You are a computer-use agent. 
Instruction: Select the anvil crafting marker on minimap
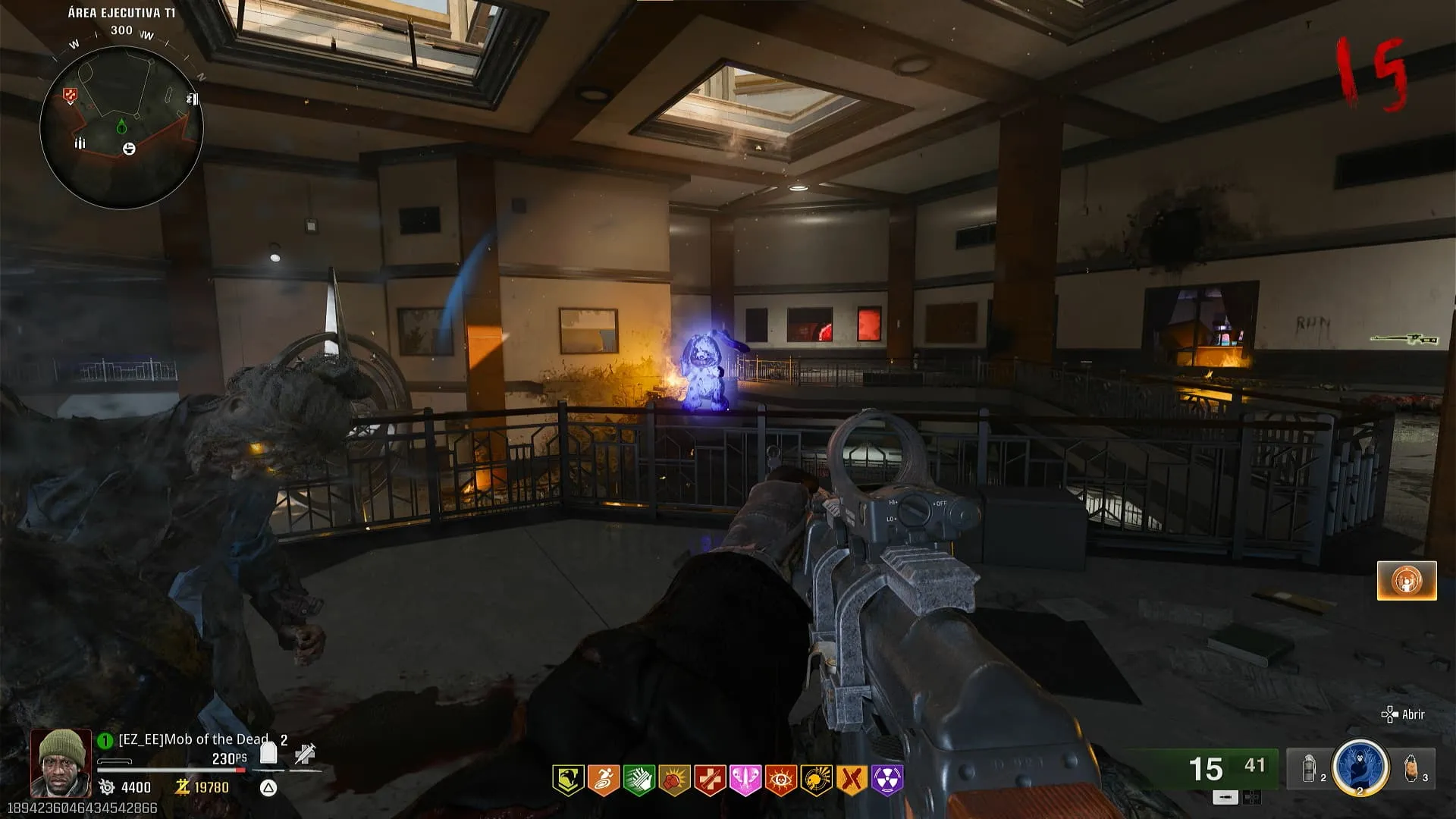[129, 149]
